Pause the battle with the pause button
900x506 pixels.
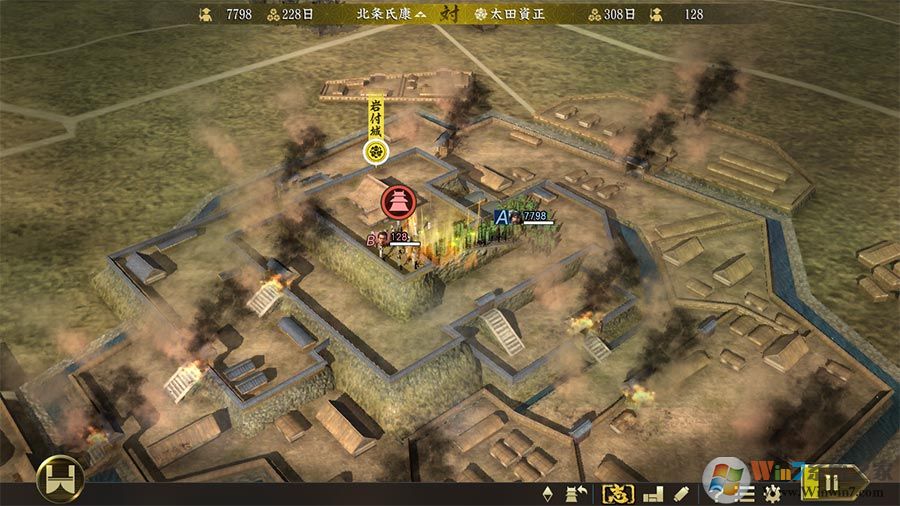tap(831, 490)
